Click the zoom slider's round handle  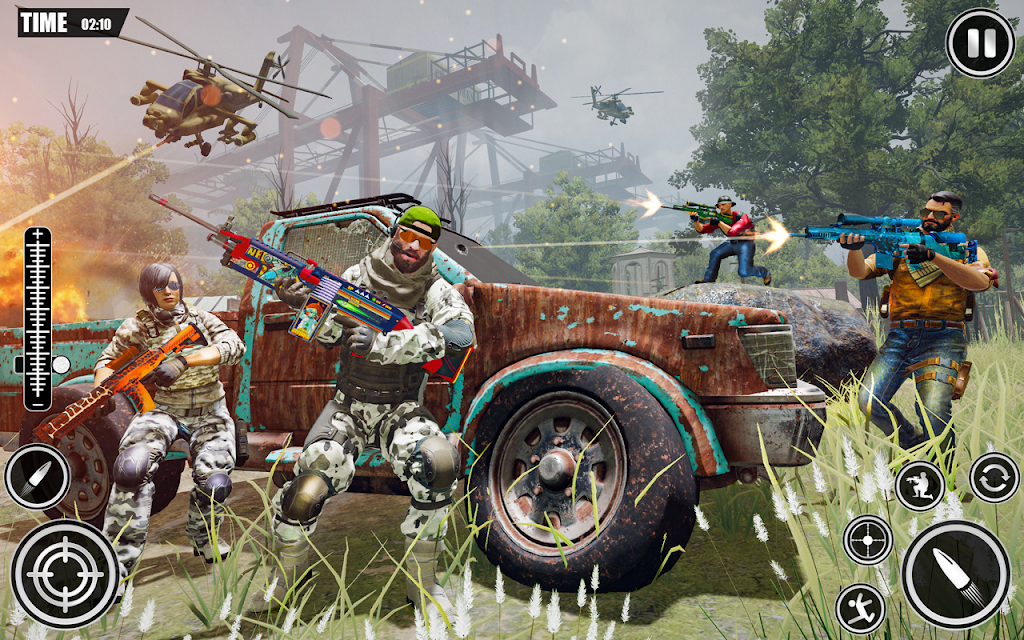click(x=60, y=365)
